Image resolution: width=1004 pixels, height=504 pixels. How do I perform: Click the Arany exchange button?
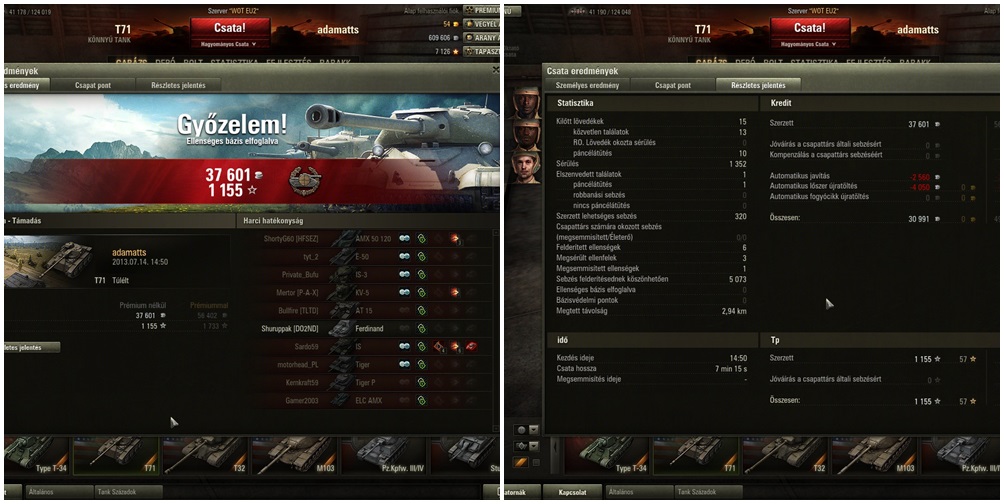tap(485, 37)
